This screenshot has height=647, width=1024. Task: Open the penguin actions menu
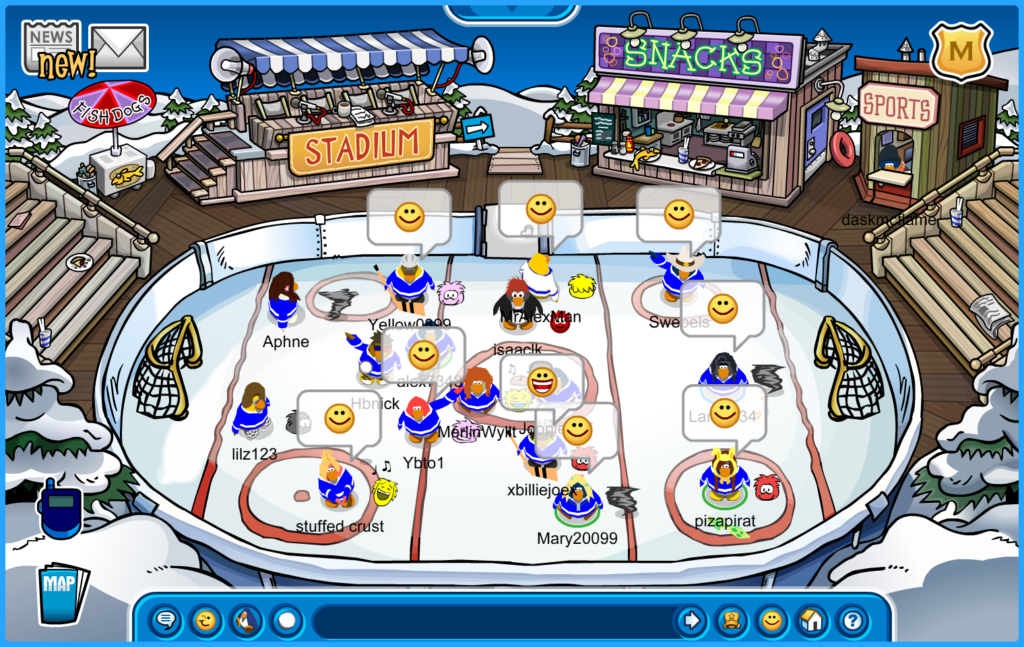click(x=246, y=621)
